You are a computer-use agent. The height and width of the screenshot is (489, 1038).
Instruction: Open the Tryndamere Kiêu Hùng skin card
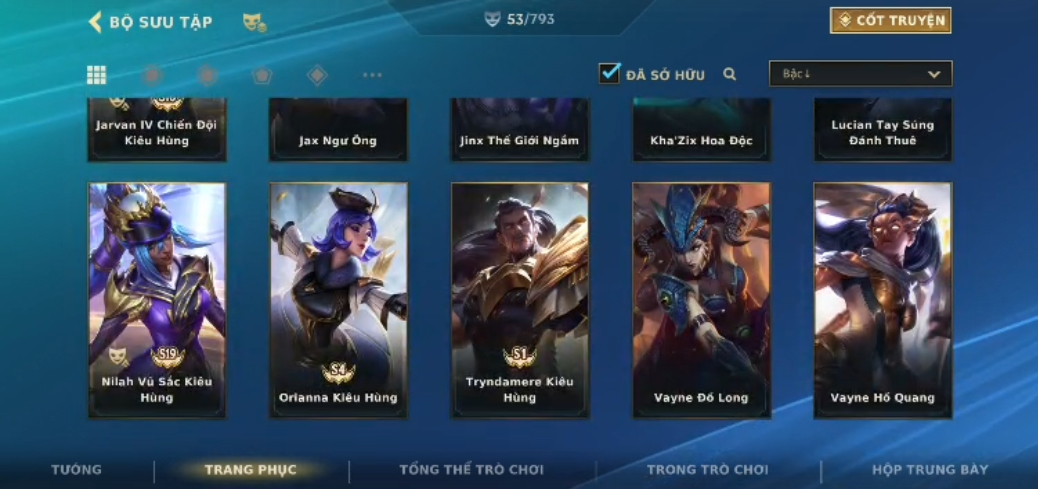pos(519,299)
